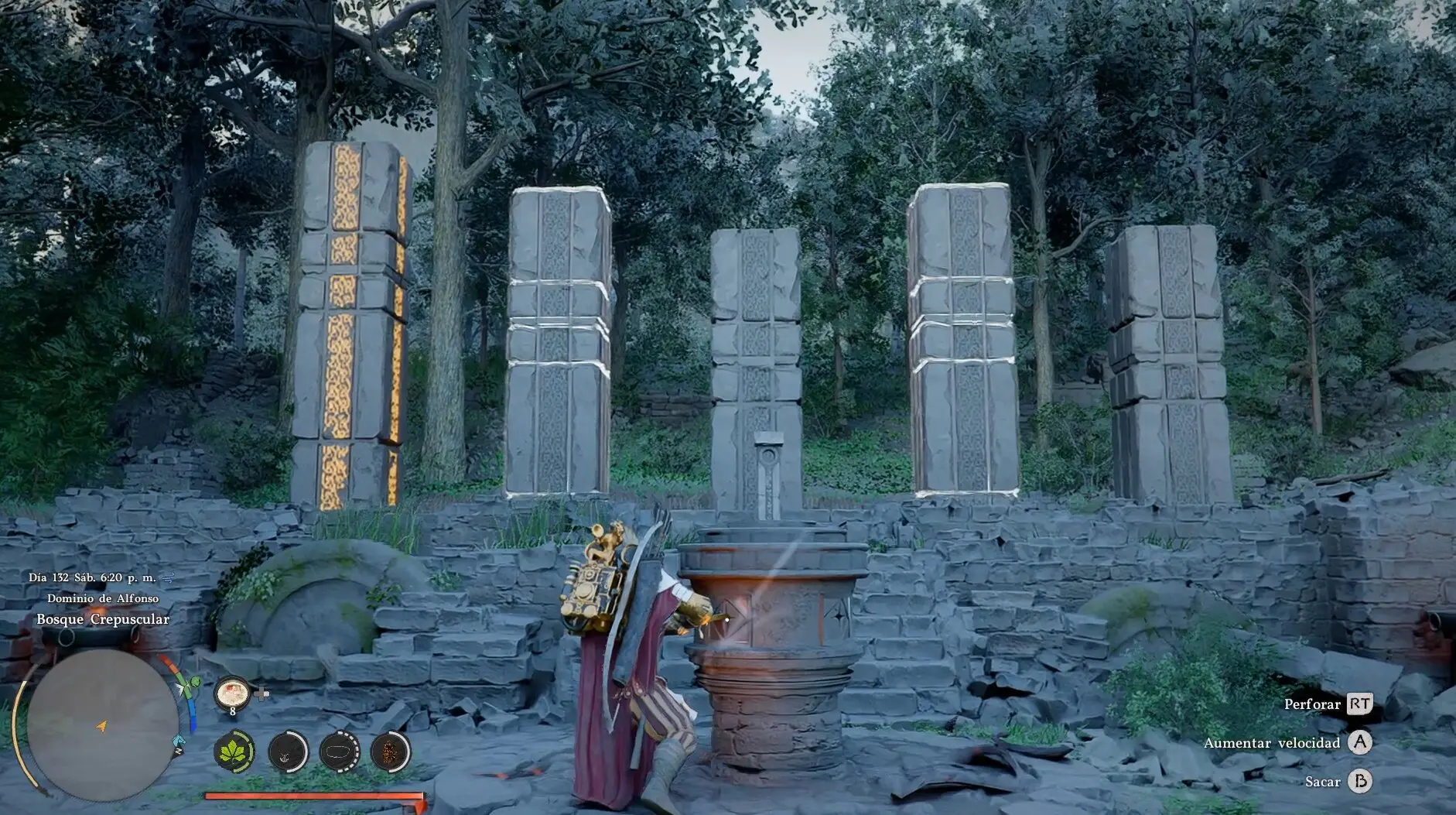Select the food bowl quick-use slot
The width and height of the screenshot is (1456, 815).
click(x=232, y=692)
